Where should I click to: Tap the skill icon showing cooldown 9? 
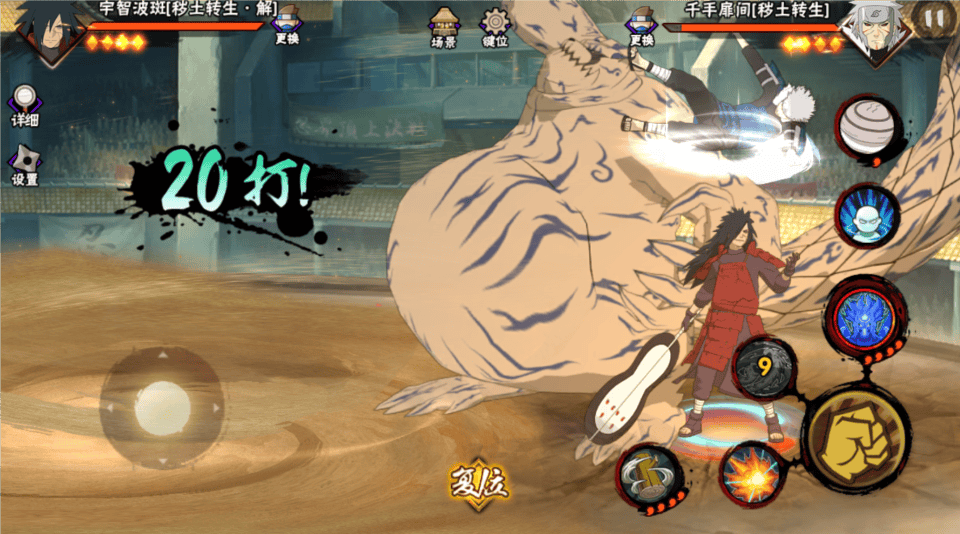pyautogui.click(x=764, y=367)
